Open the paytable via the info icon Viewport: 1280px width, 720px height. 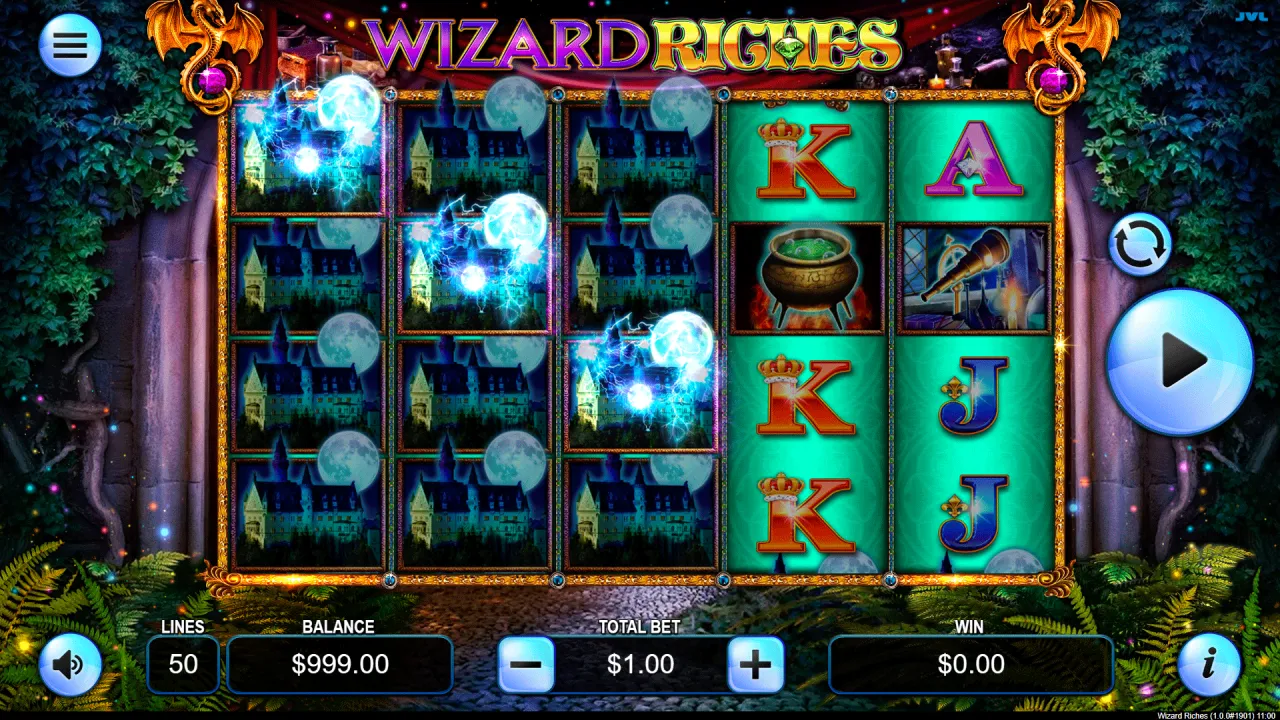pos(1210,664)
